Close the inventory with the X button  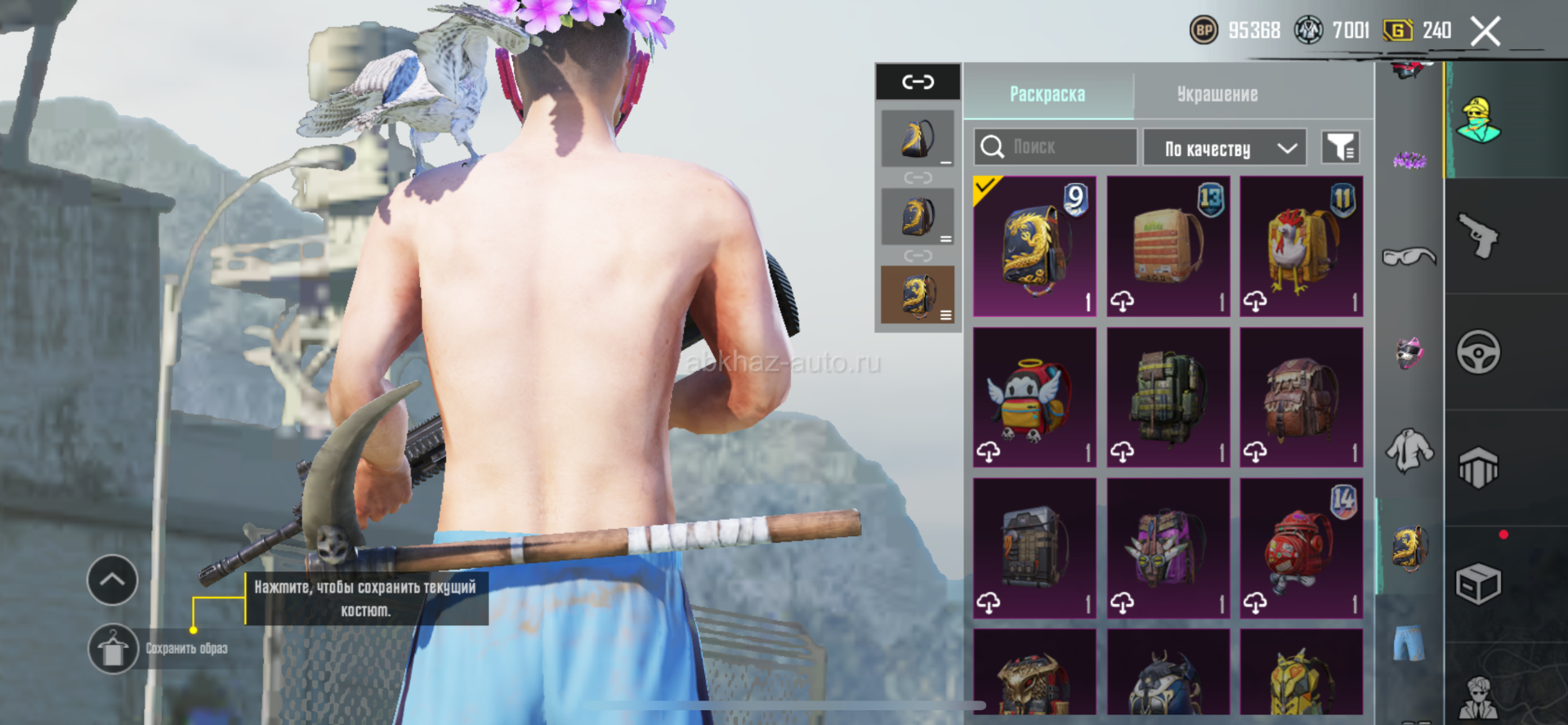pos(1485,32)
